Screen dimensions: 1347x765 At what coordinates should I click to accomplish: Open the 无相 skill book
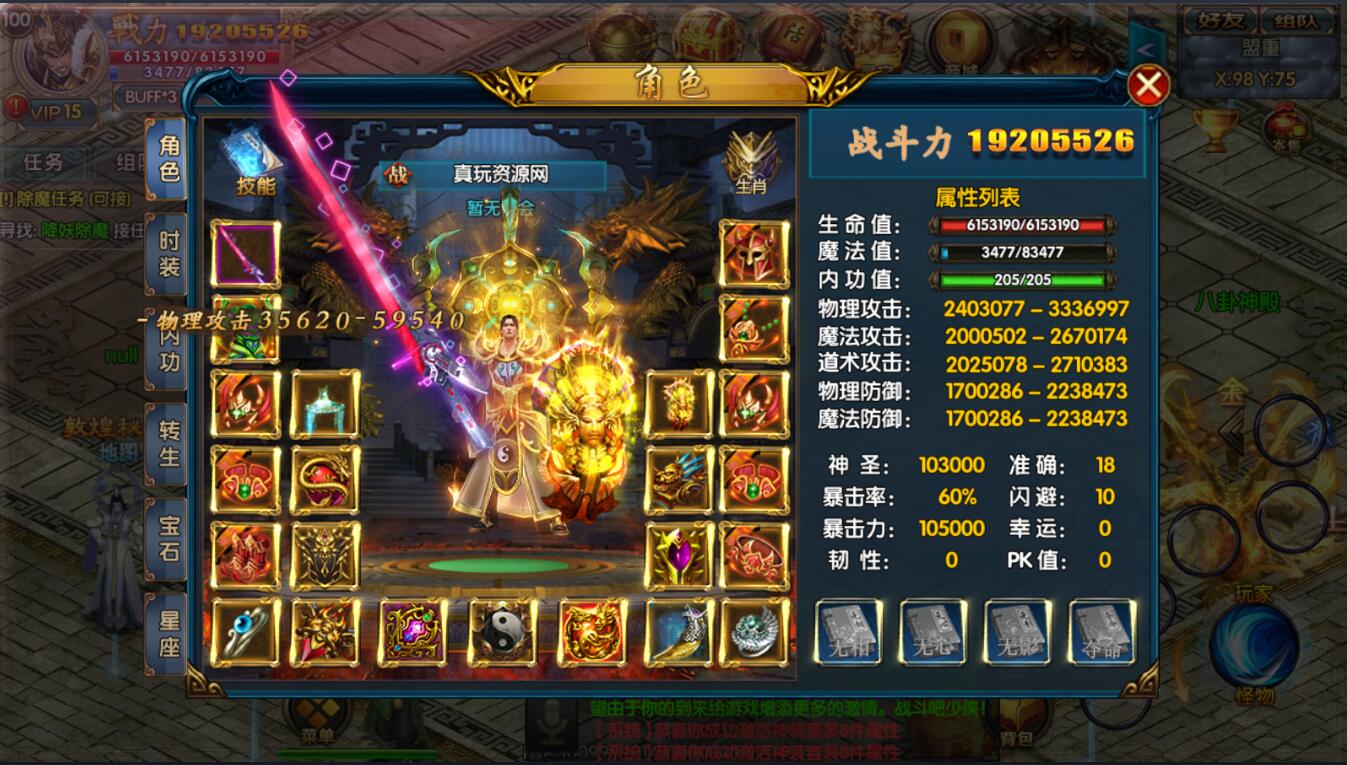[x=848, y=632]
